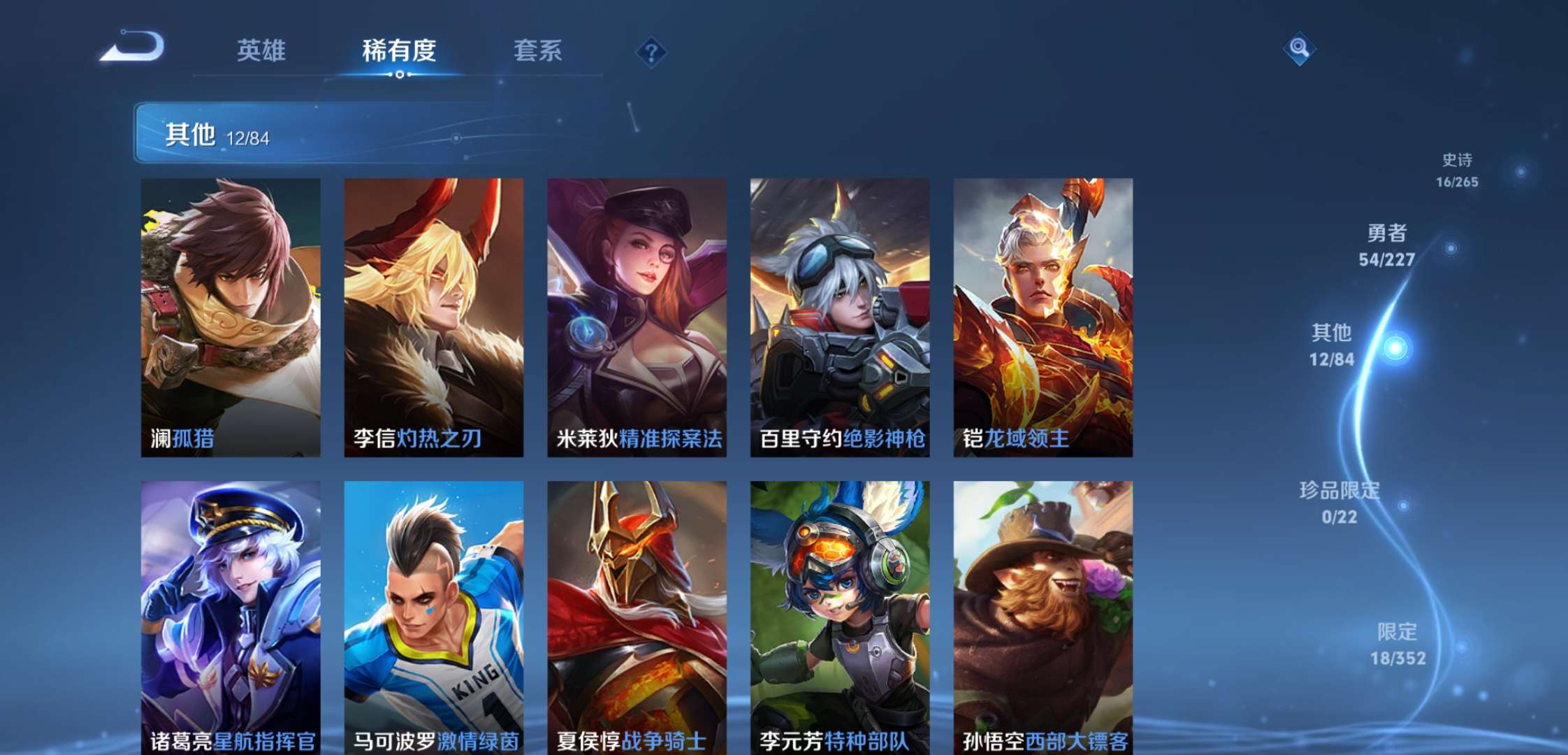Pick the 李元芳 特种部队 skin card
Screen dimensions: 1568x755
click(x=839, y=617)
